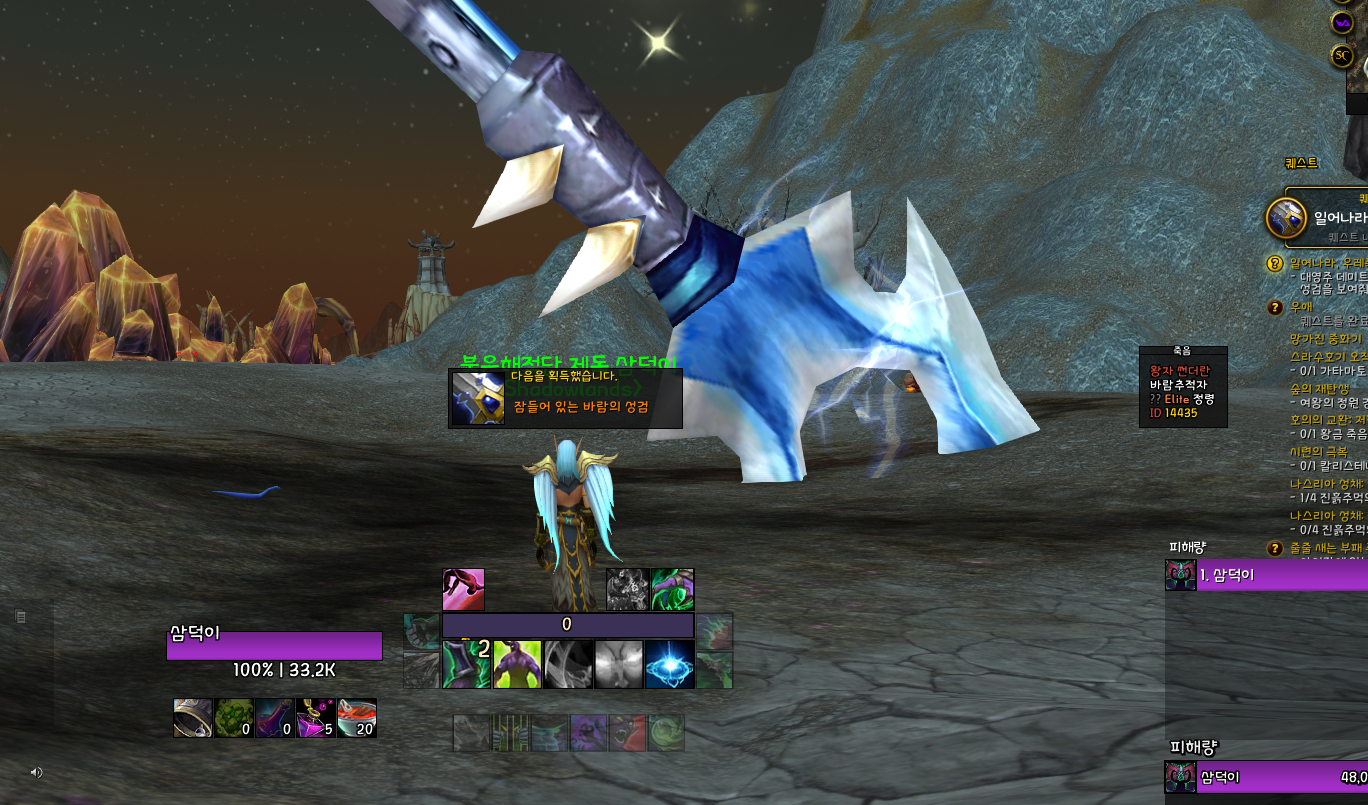This screenshot has width=1368, height=805.
Task: Use the bell trinket item
Action: (193, 718)
